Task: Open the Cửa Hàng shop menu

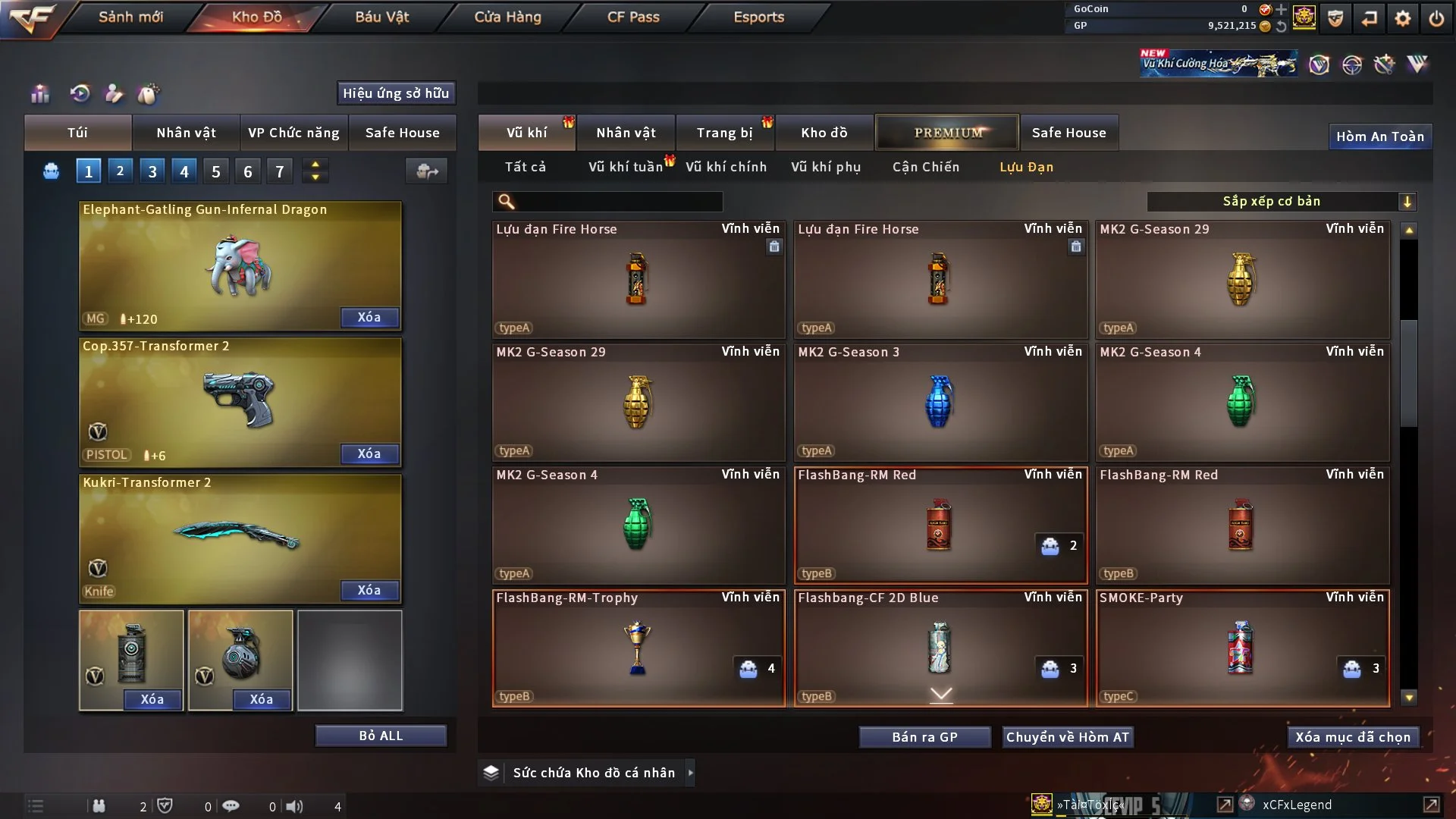Action: point(507,17)
